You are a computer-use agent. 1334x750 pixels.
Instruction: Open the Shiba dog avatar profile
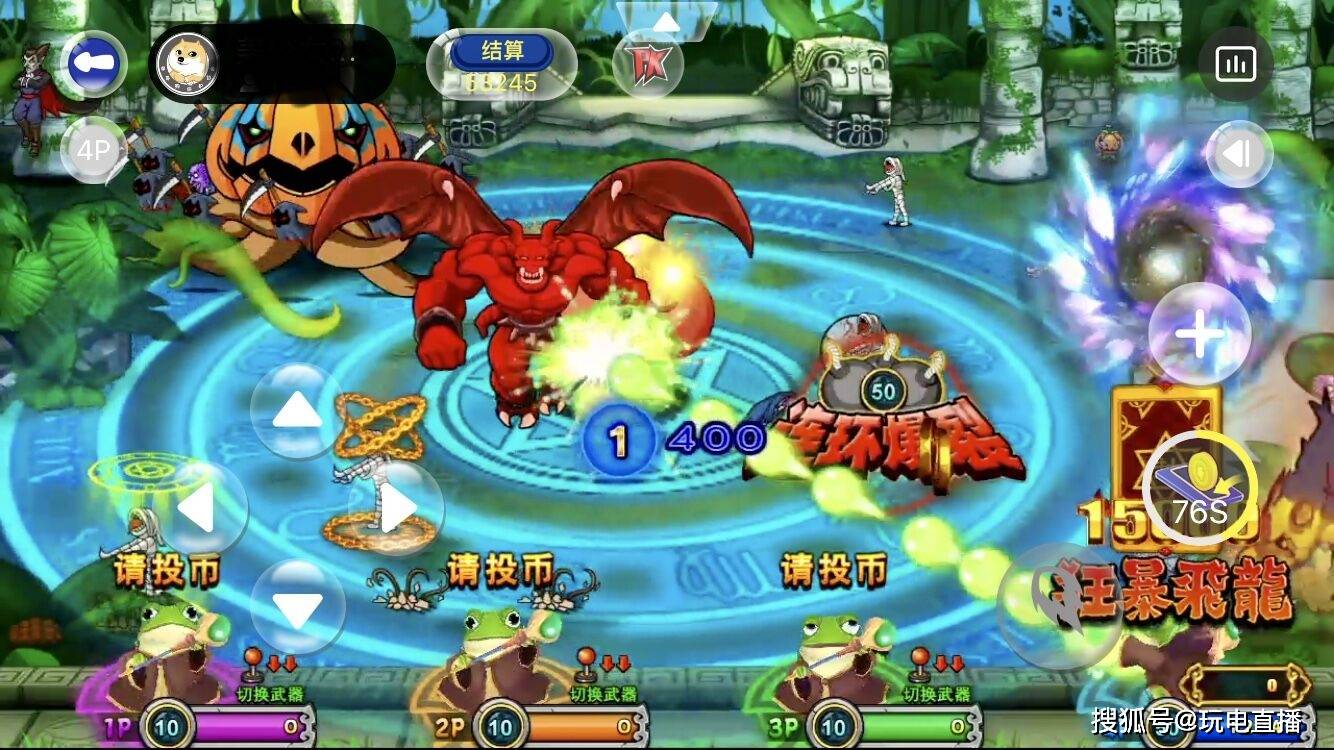point(184,62)
